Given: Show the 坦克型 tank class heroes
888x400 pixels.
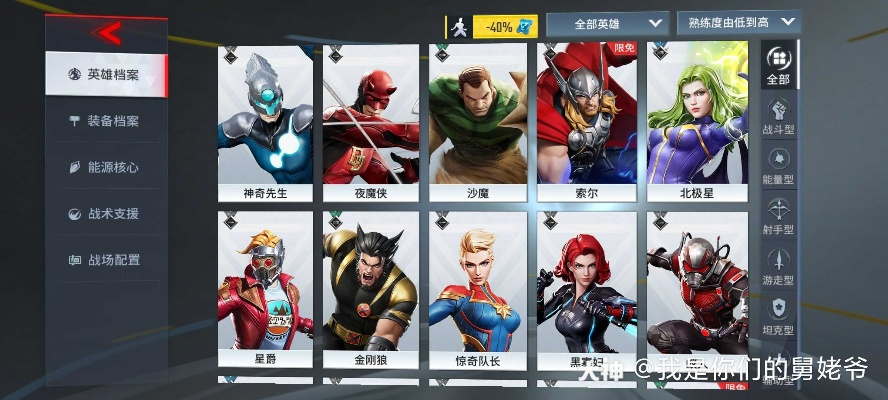Looking at the screenshot, I should click(x=779, y=316).
